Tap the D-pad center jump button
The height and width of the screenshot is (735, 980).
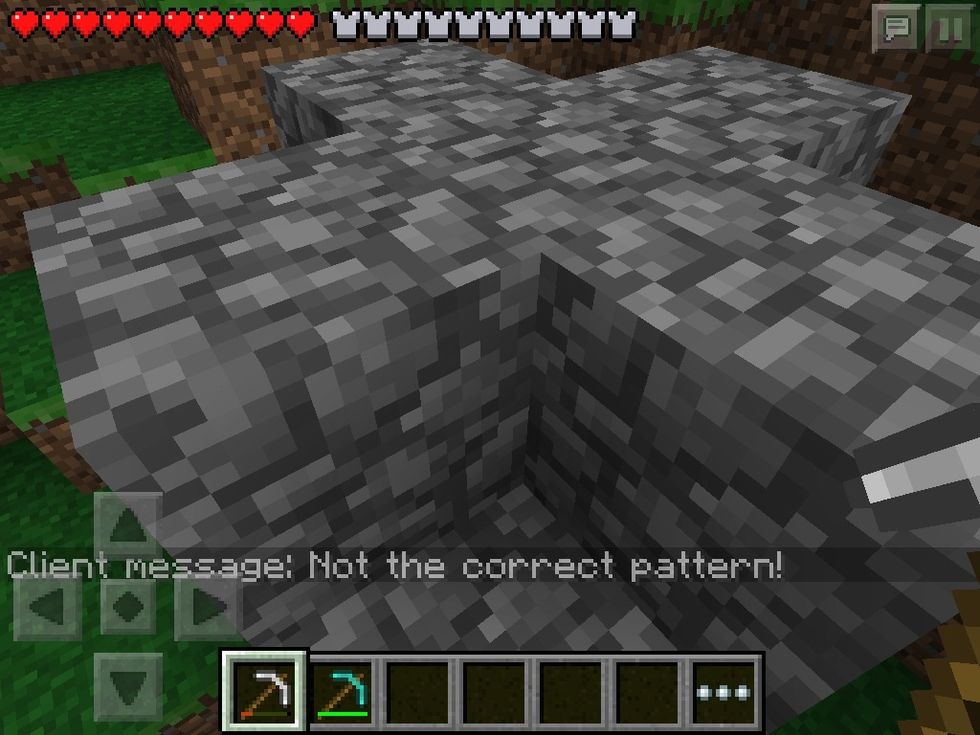(x=128, y=606)
